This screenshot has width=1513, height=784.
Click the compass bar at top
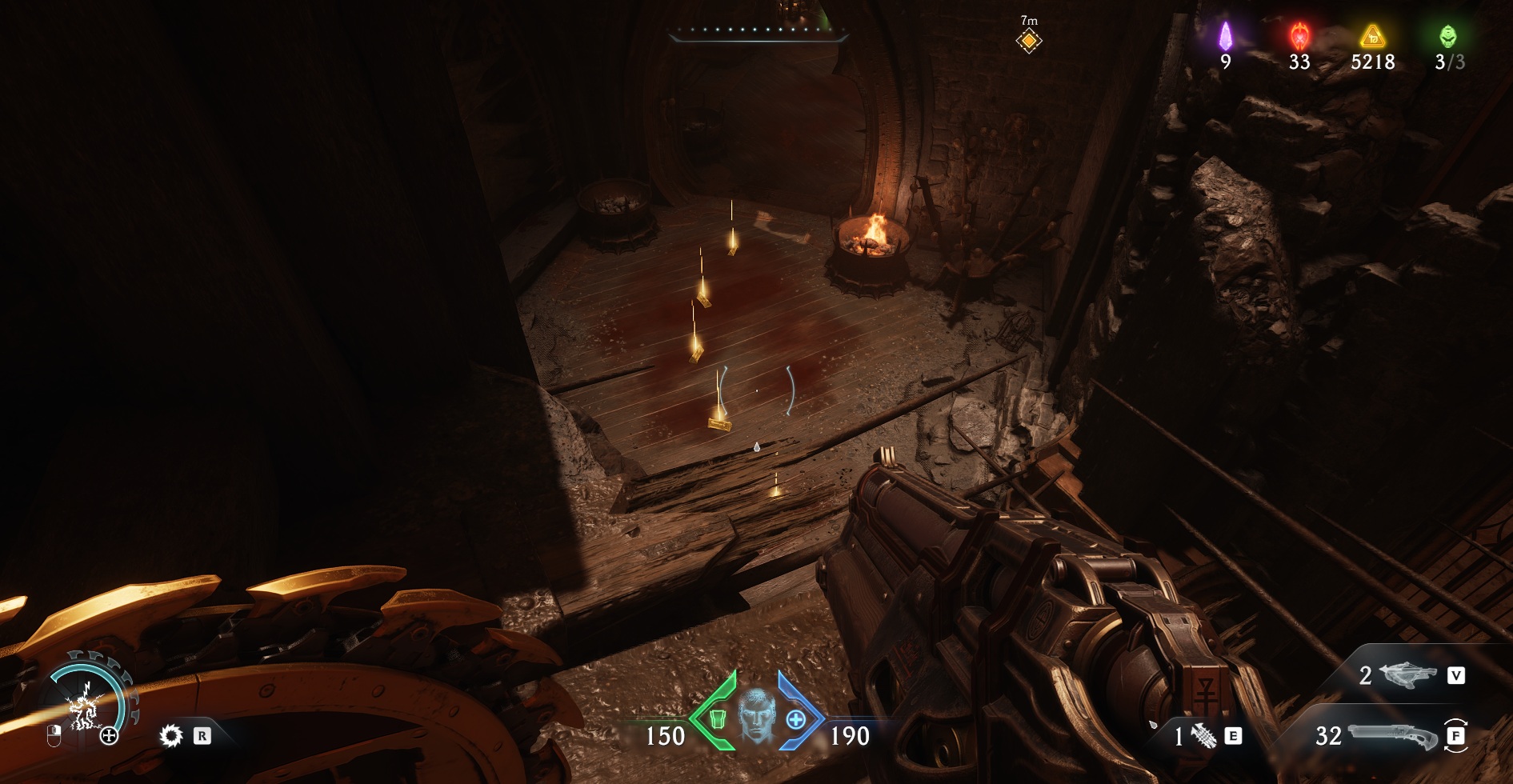pyautogui.click(x=758, y=34)
